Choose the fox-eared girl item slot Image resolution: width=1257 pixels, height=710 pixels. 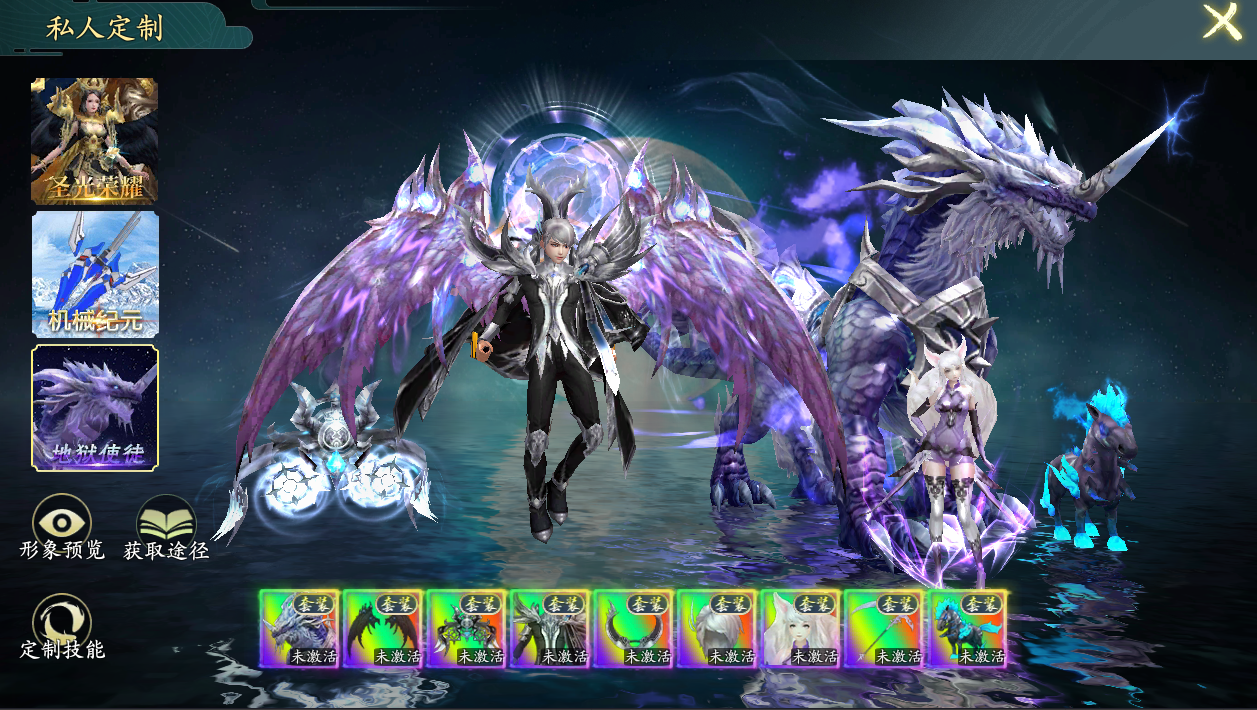(x=800, y=628)
